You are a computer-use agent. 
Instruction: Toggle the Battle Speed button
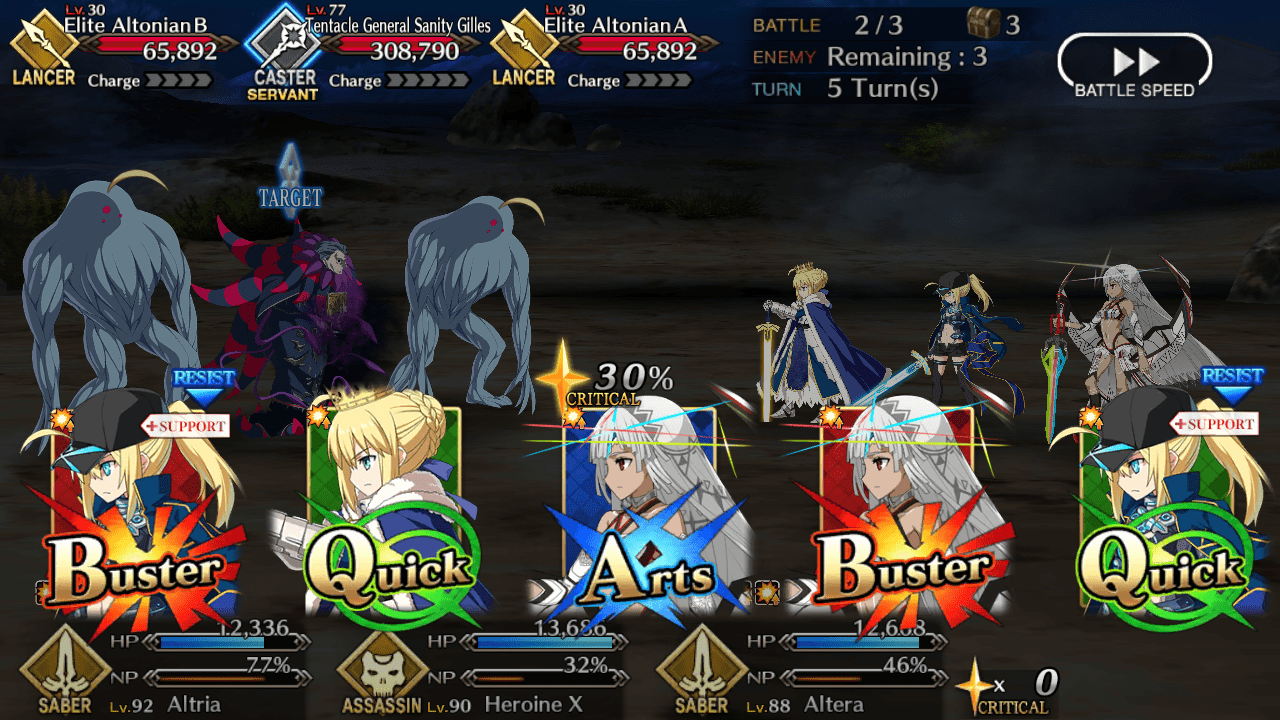coord(1134,66)
